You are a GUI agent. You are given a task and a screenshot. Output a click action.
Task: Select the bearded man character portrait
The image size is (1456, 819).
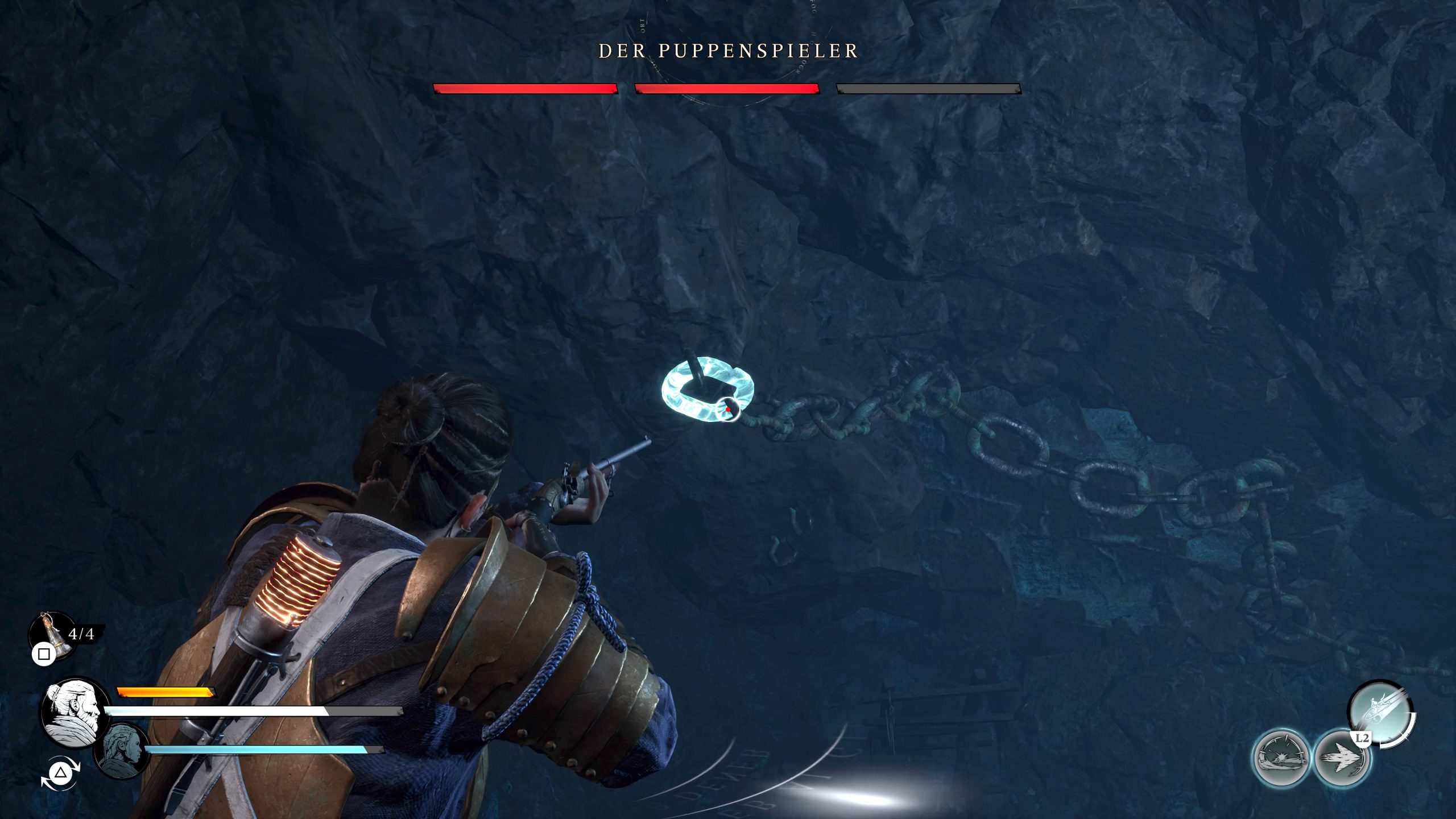pyautogui.click(x=75, y=712)
